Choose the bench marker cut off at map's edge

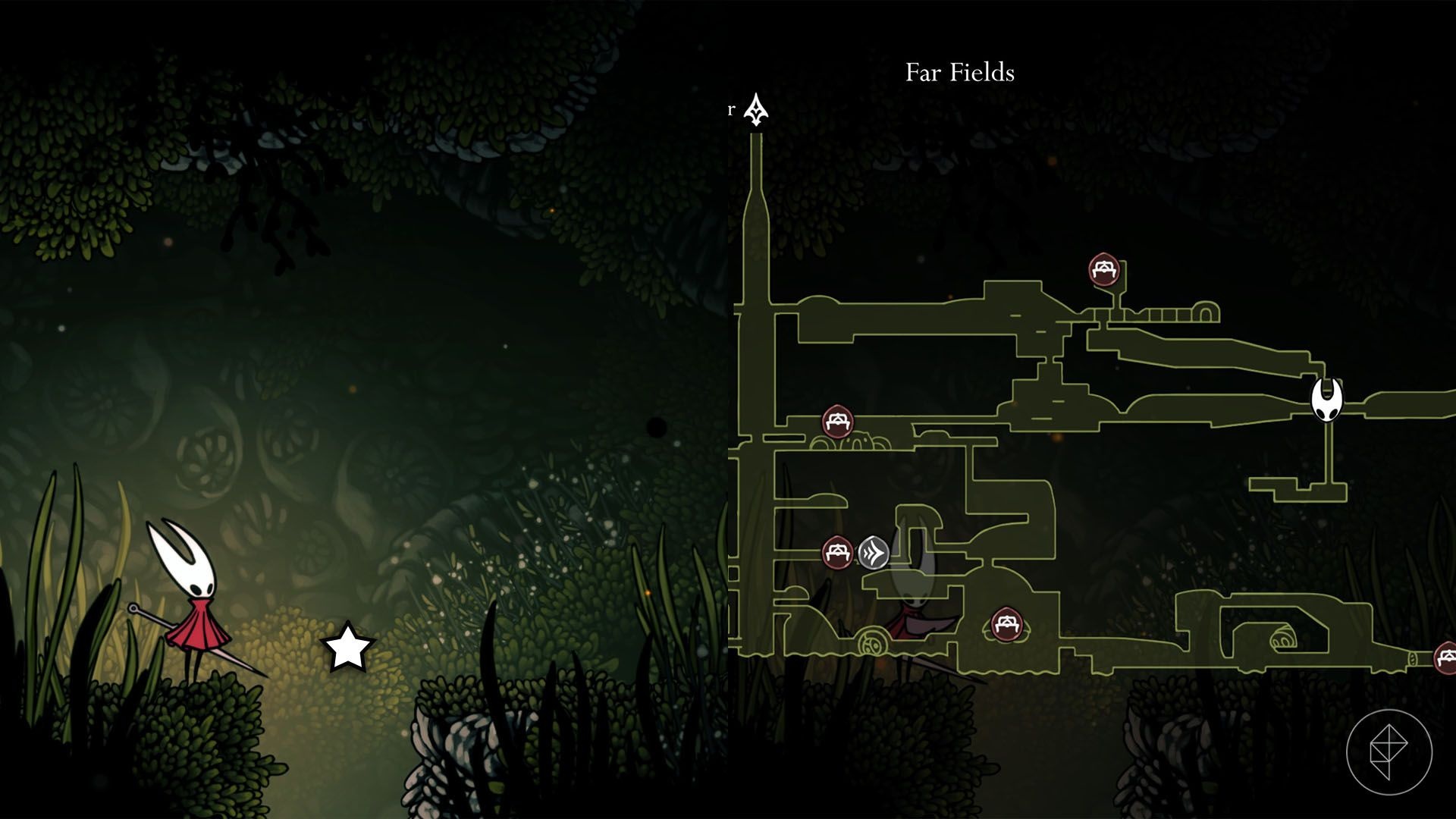click(1445, 657)
